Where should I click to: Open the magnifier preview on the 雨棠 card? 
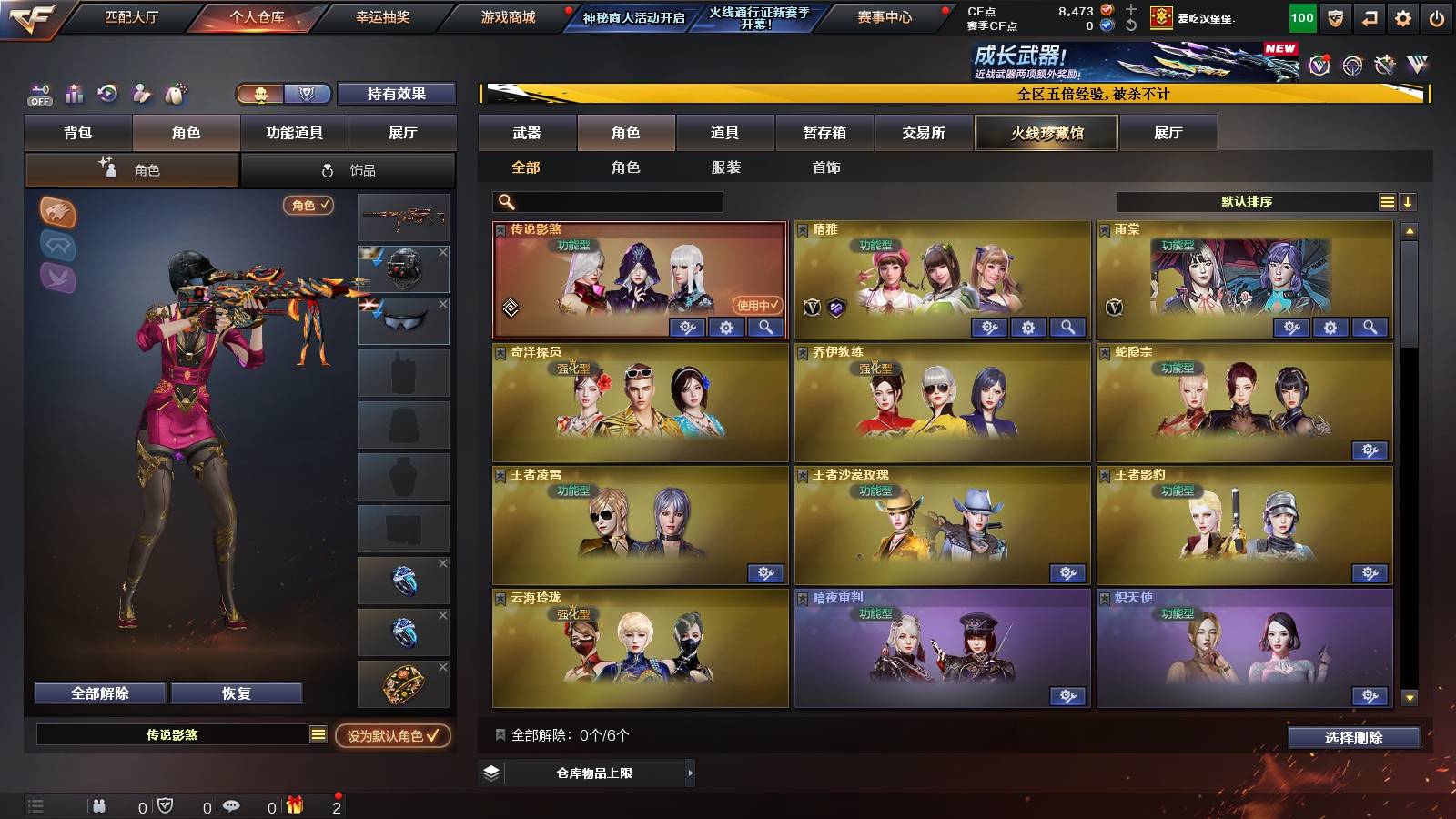[x=1370, y=327]
